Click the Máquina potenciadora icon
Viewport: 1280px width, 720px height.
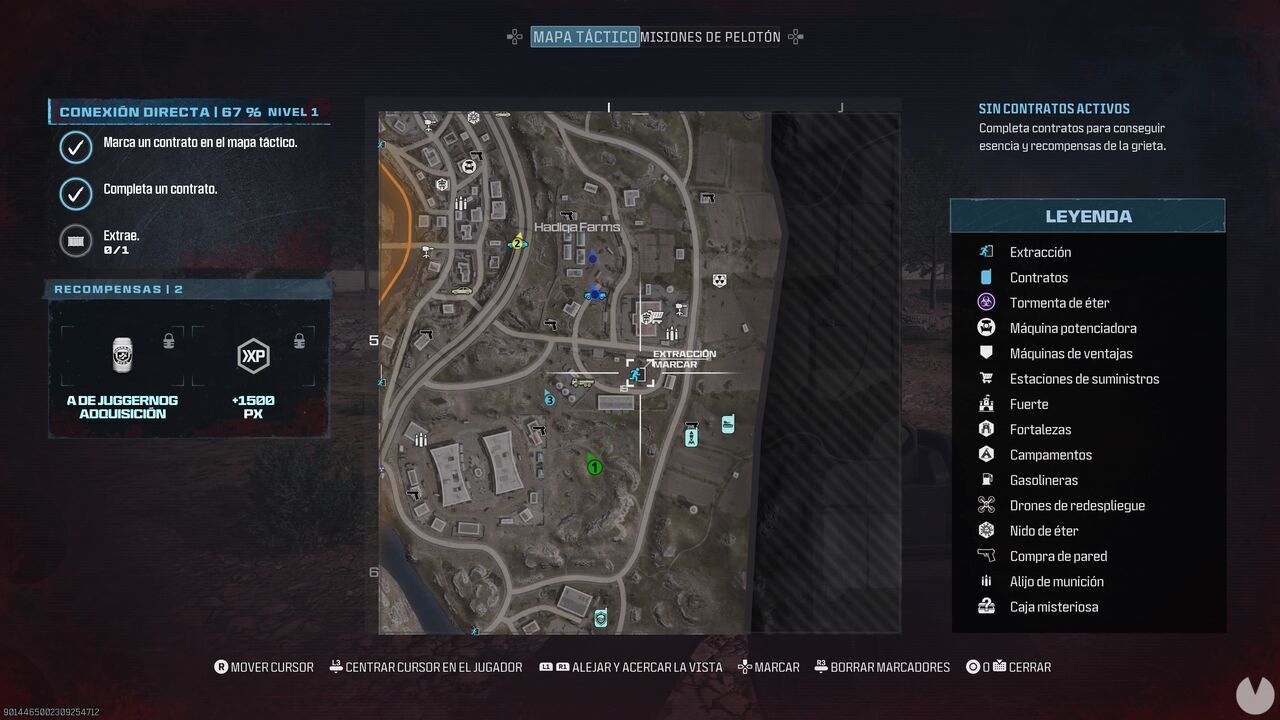[985, 327]
